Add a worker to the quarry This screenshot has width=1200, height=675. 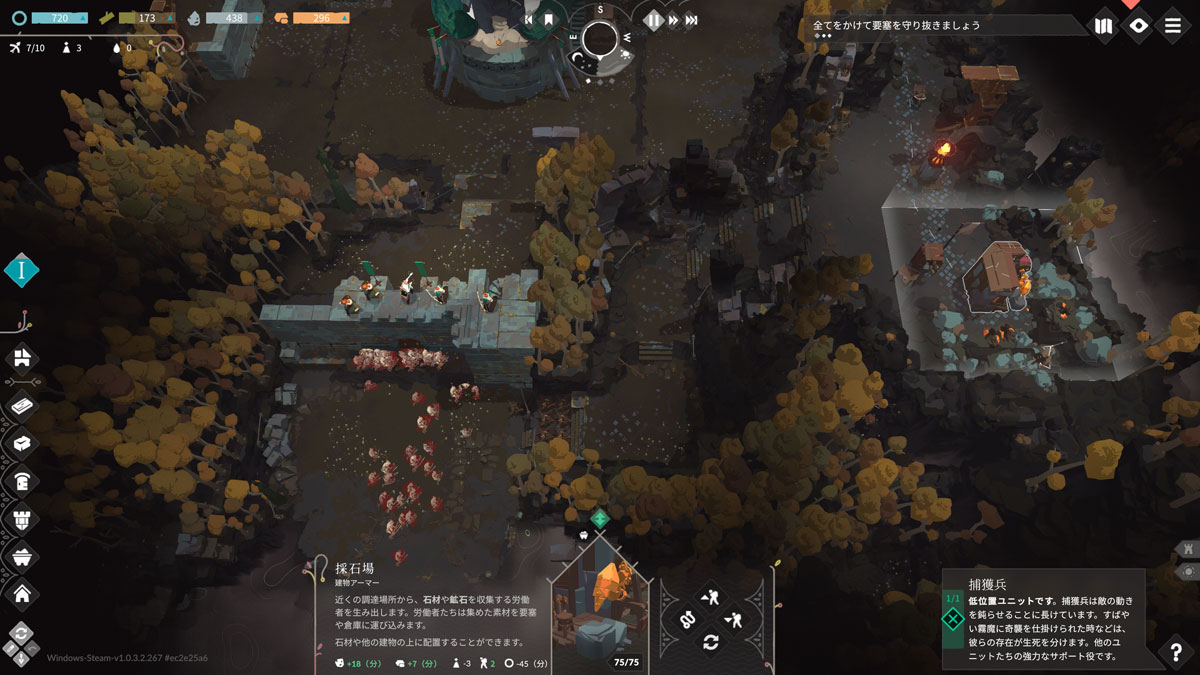click(x=710, y=598)
